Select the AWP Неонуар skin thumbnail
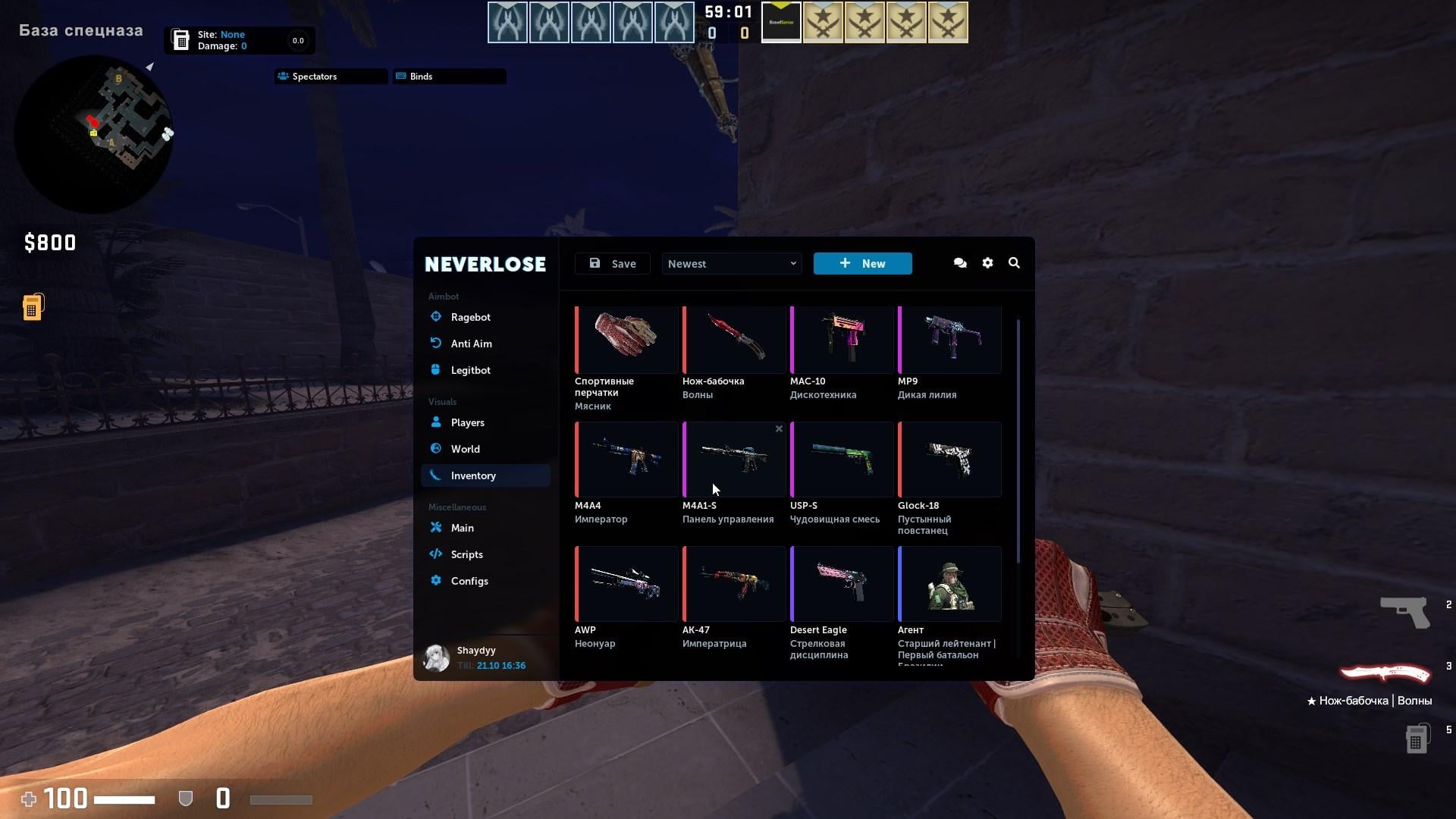The image size is (1456, 819). point(626,583)
